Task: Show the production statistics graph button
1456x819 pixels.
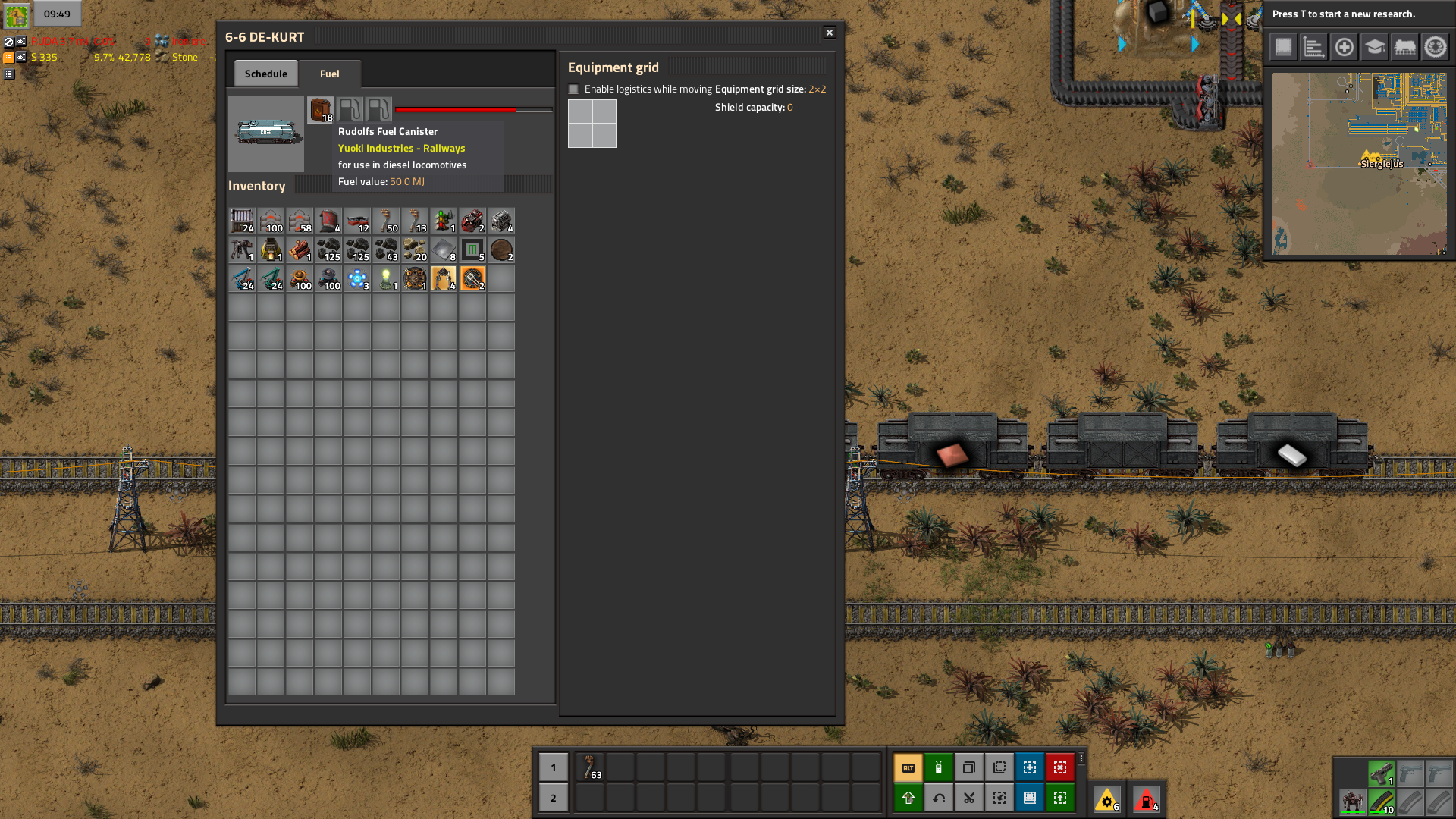Action: coord(1313,47)
